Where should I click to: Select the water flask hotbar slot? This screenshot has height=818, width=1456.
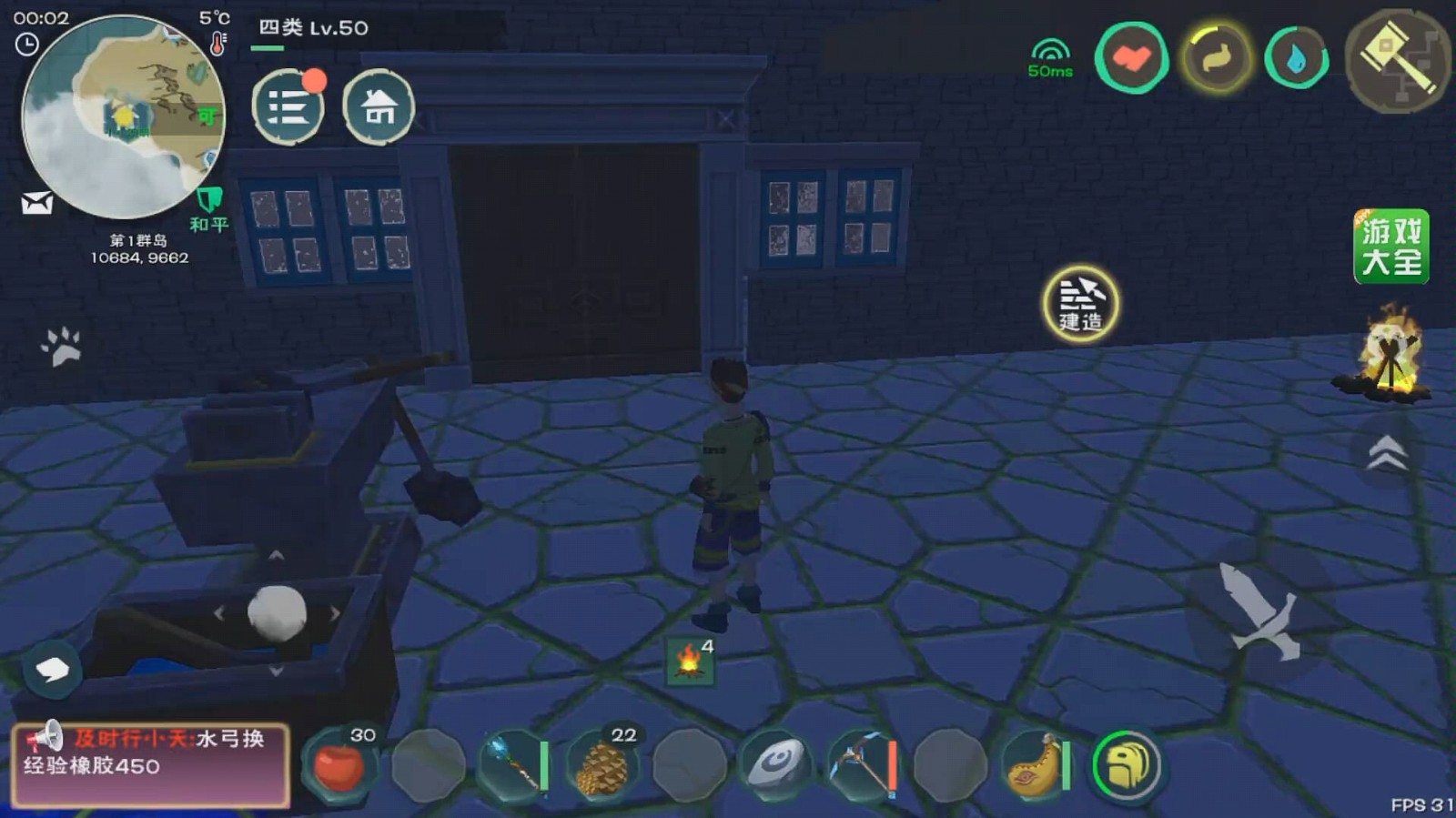click(1035, 766)
